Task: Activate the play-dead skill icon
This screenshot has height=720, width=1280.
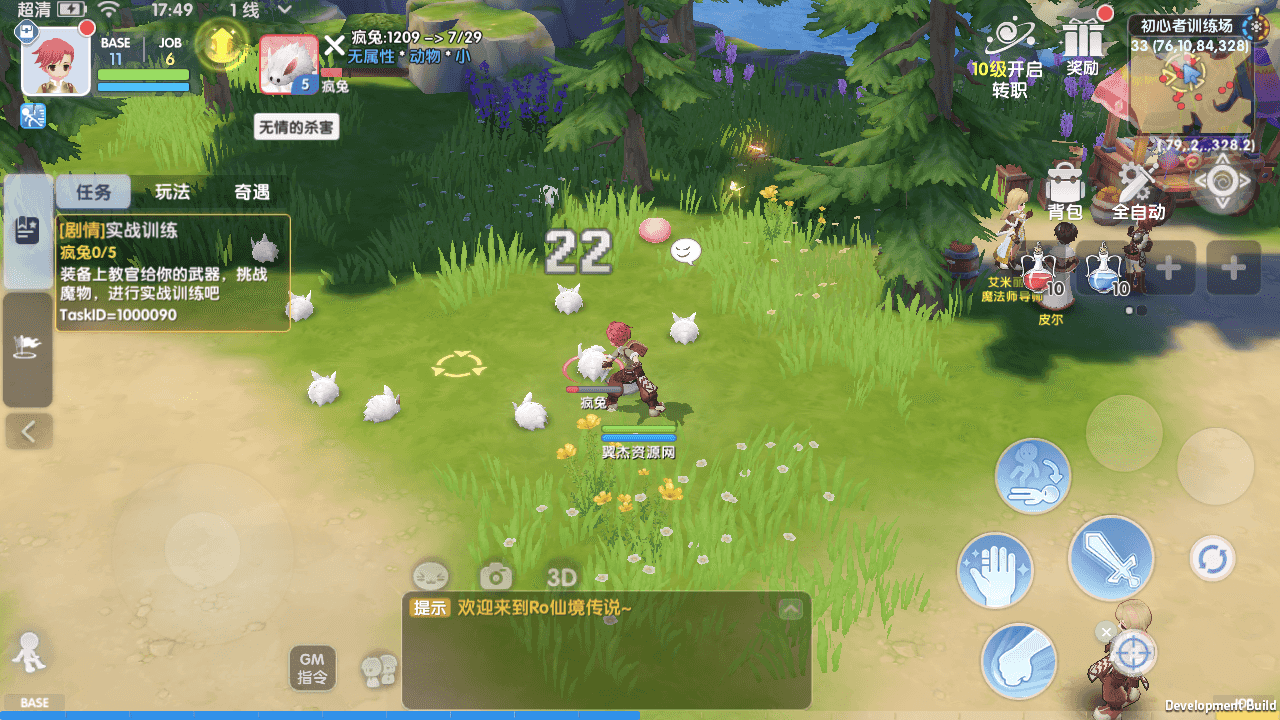Action: point(1032,476)
